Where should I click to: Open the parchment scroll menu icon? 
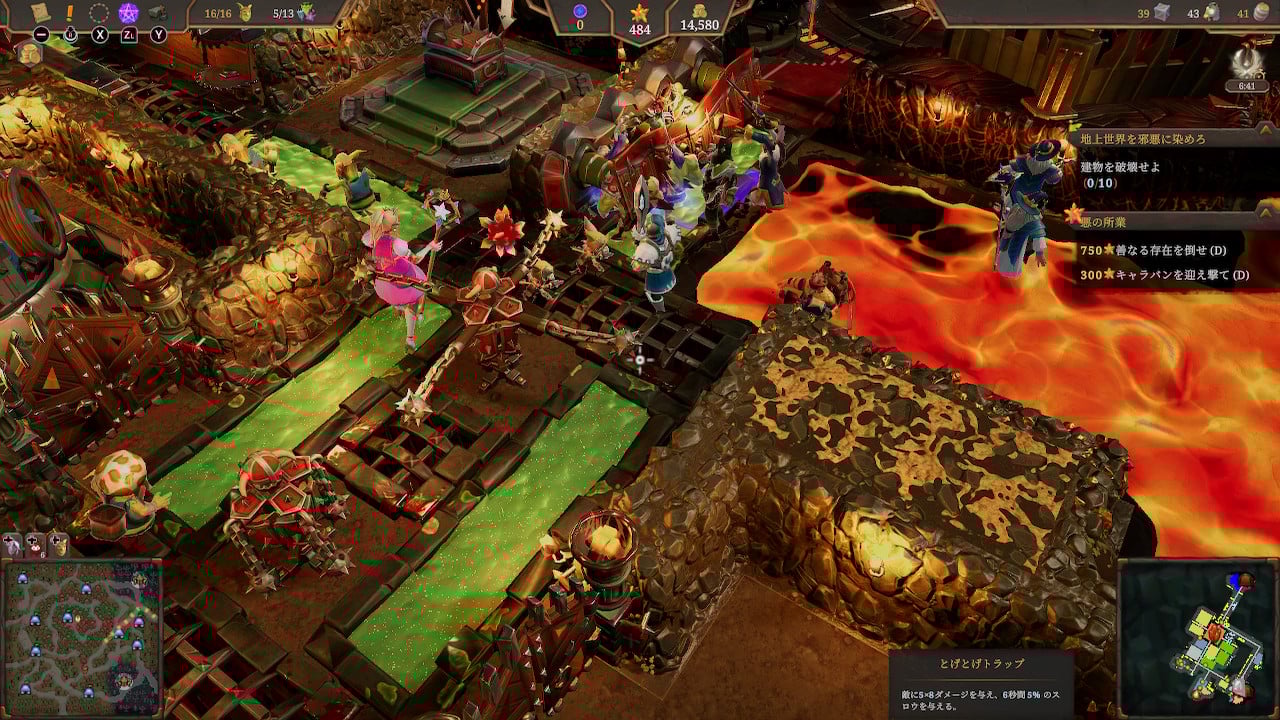coord(41,12)
